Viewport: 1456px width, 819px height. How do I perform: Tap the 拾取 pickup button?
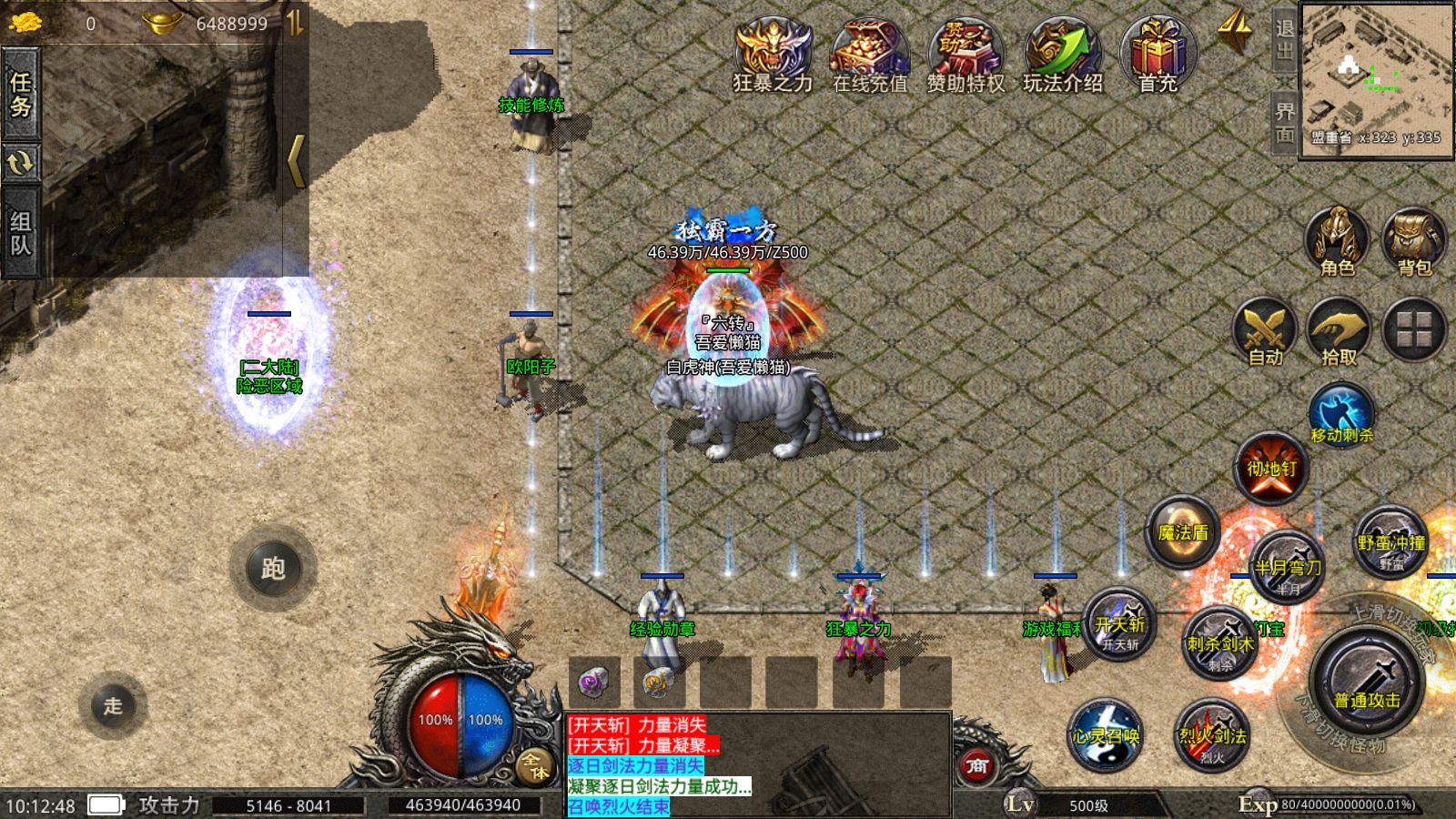[x=1339, y=331]
